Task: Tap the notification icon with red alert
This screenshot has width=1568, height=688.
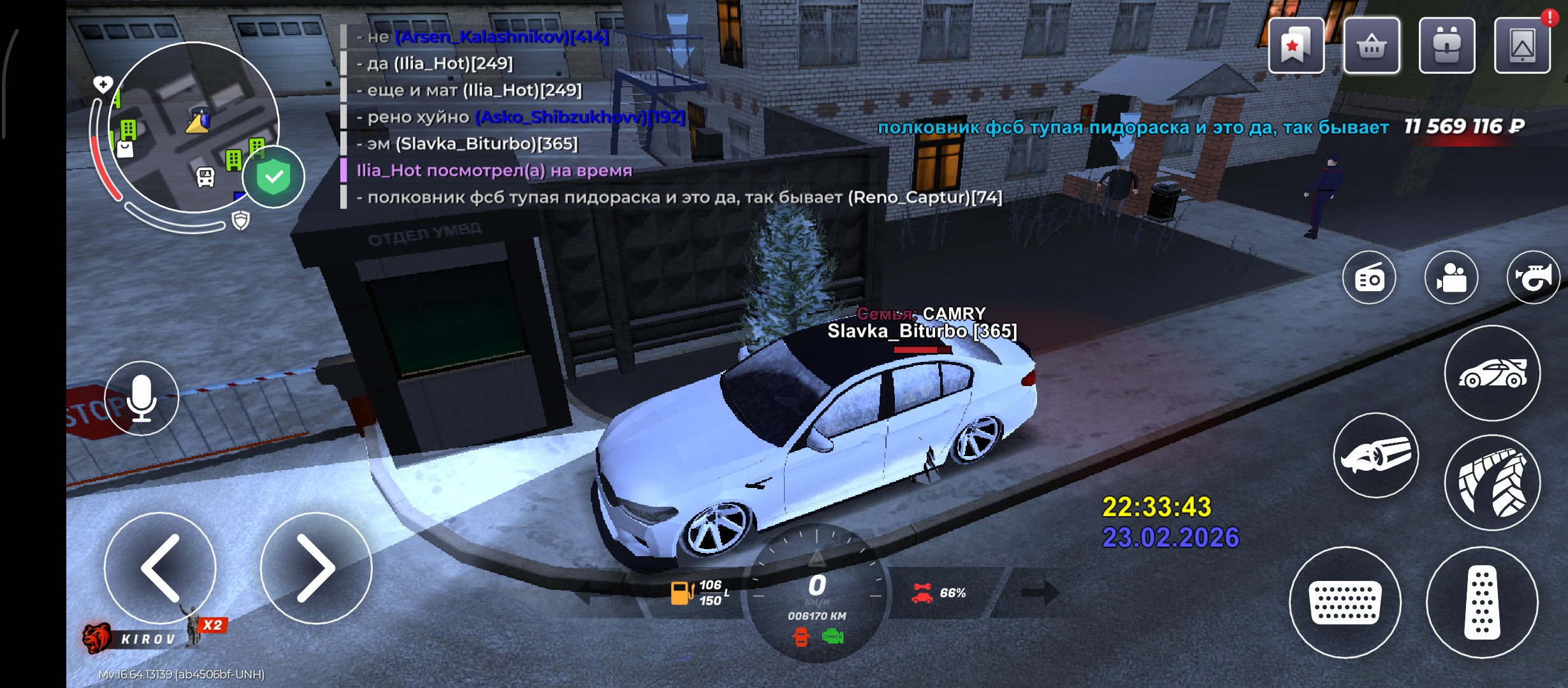Action: tap(1522, 46)
